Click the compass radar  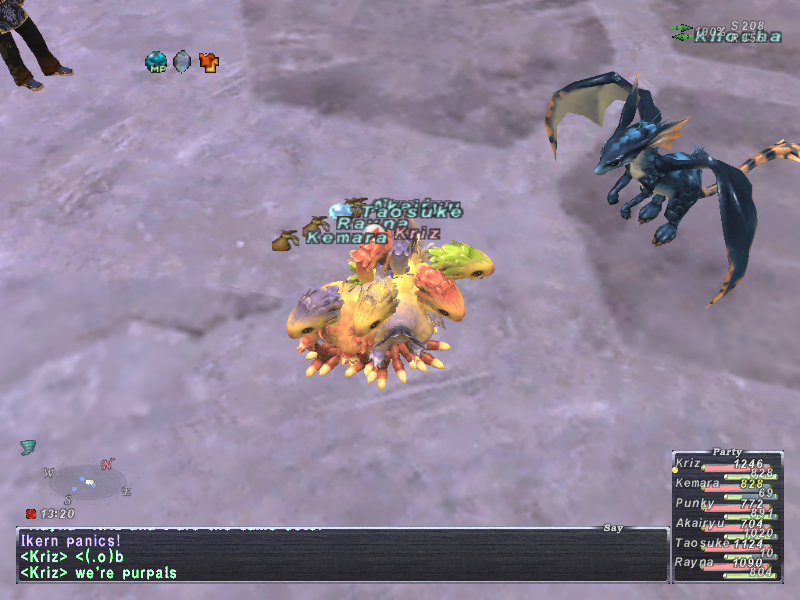point(88,482)
